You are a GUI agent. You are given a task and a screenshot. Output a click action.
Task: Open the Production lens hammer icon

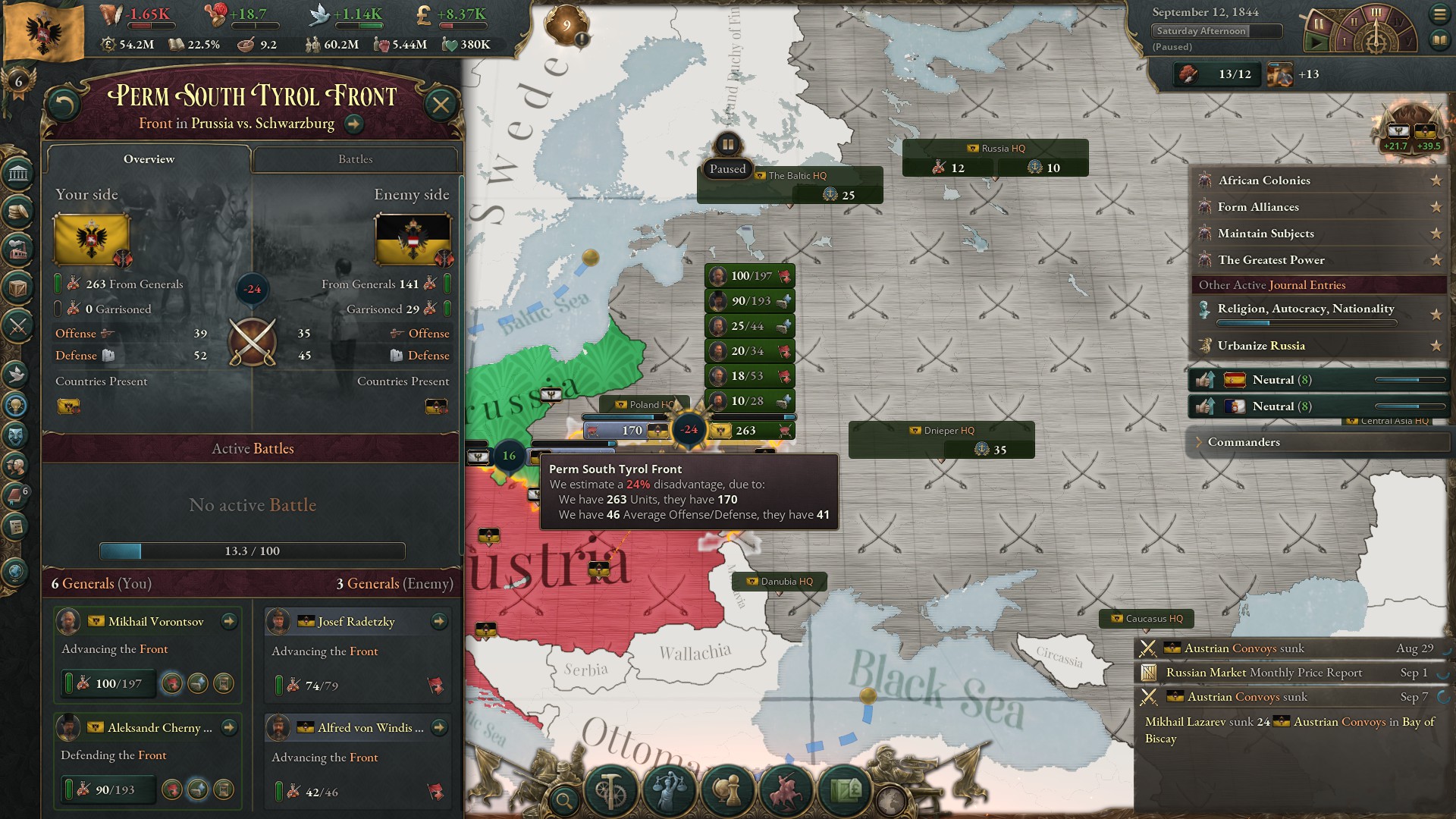tap(611, 789)
